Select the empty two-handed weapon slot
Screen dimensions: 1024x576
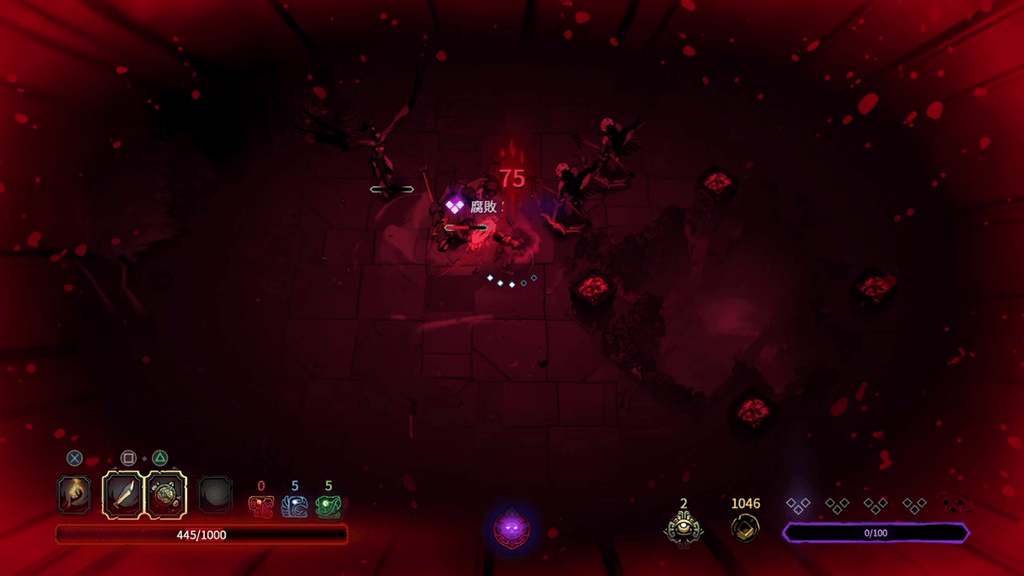[x=215, y=494]
